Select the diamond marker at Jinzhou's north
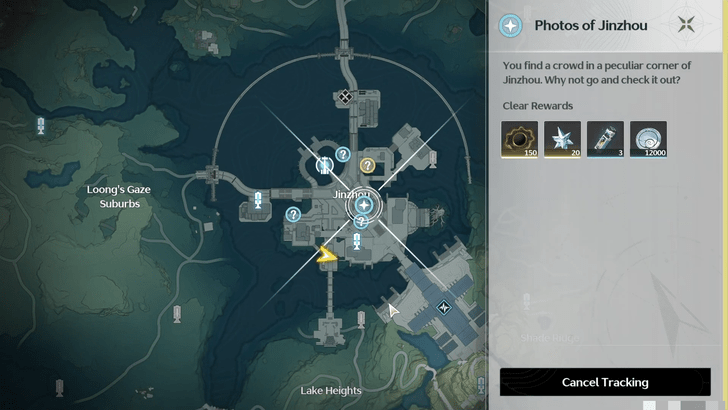The height and width of the screenshot is (410, 728). coord(345,97)
